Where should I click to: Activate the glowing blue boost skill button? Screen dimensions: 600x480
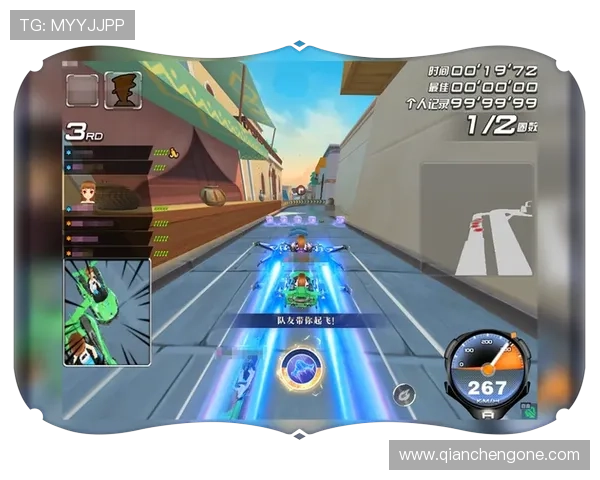pyautogui.click(x=299, y=367)
